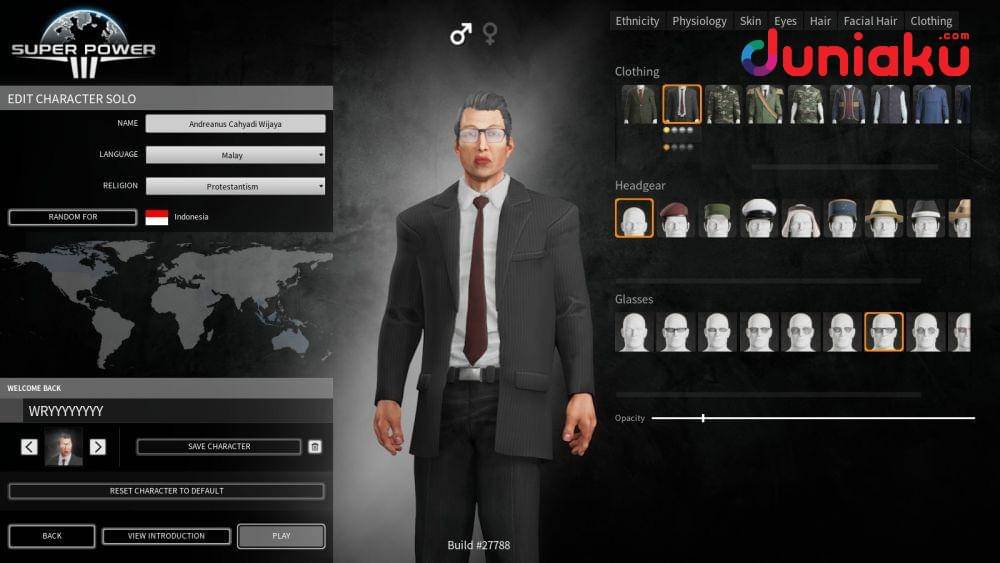Open the Religion dropdown showing Protestantism
The height and width of the screenshot is (563, 1000).
click(235, 186)
